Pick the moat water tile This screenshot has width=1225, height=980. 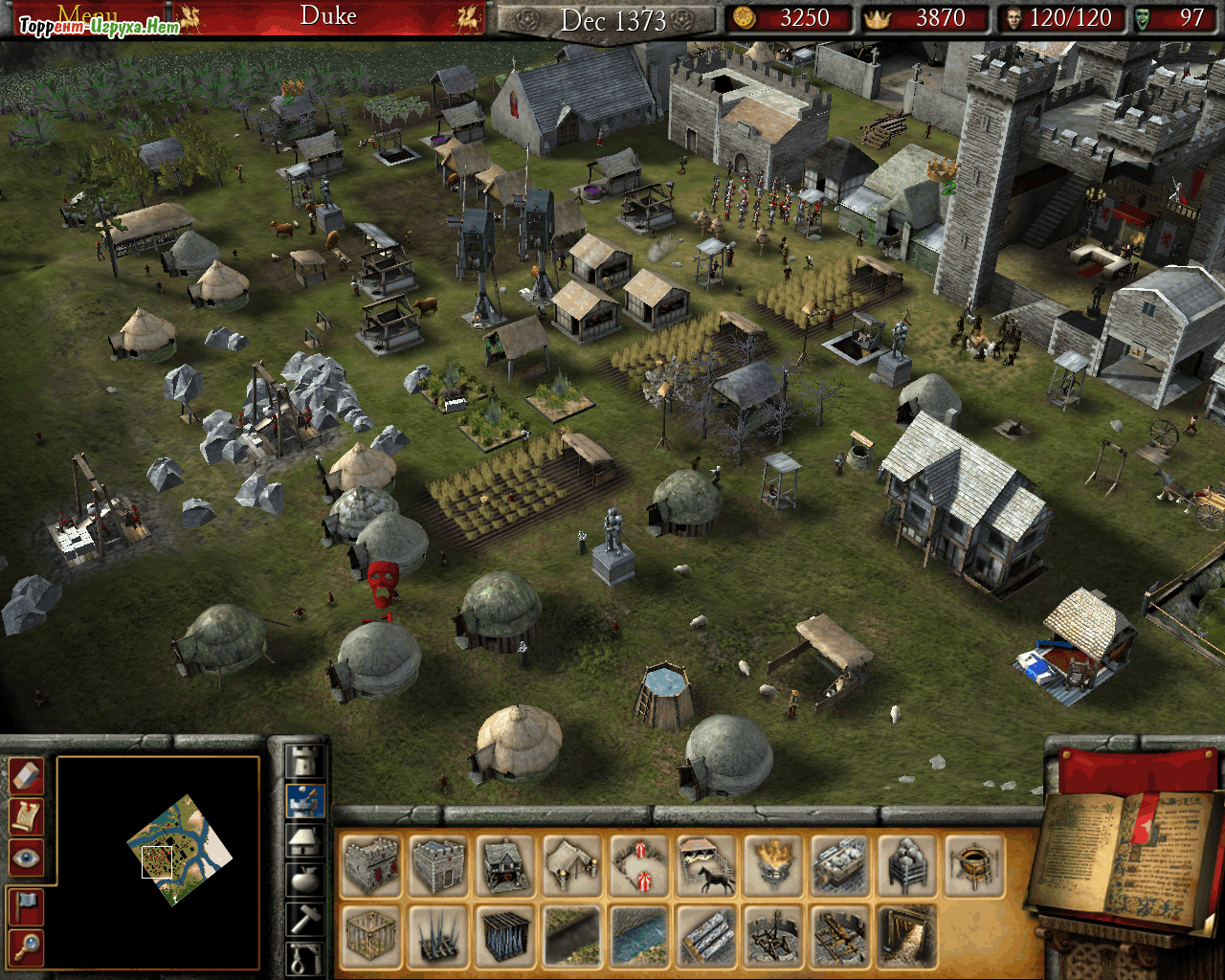[x=639, y=935]
